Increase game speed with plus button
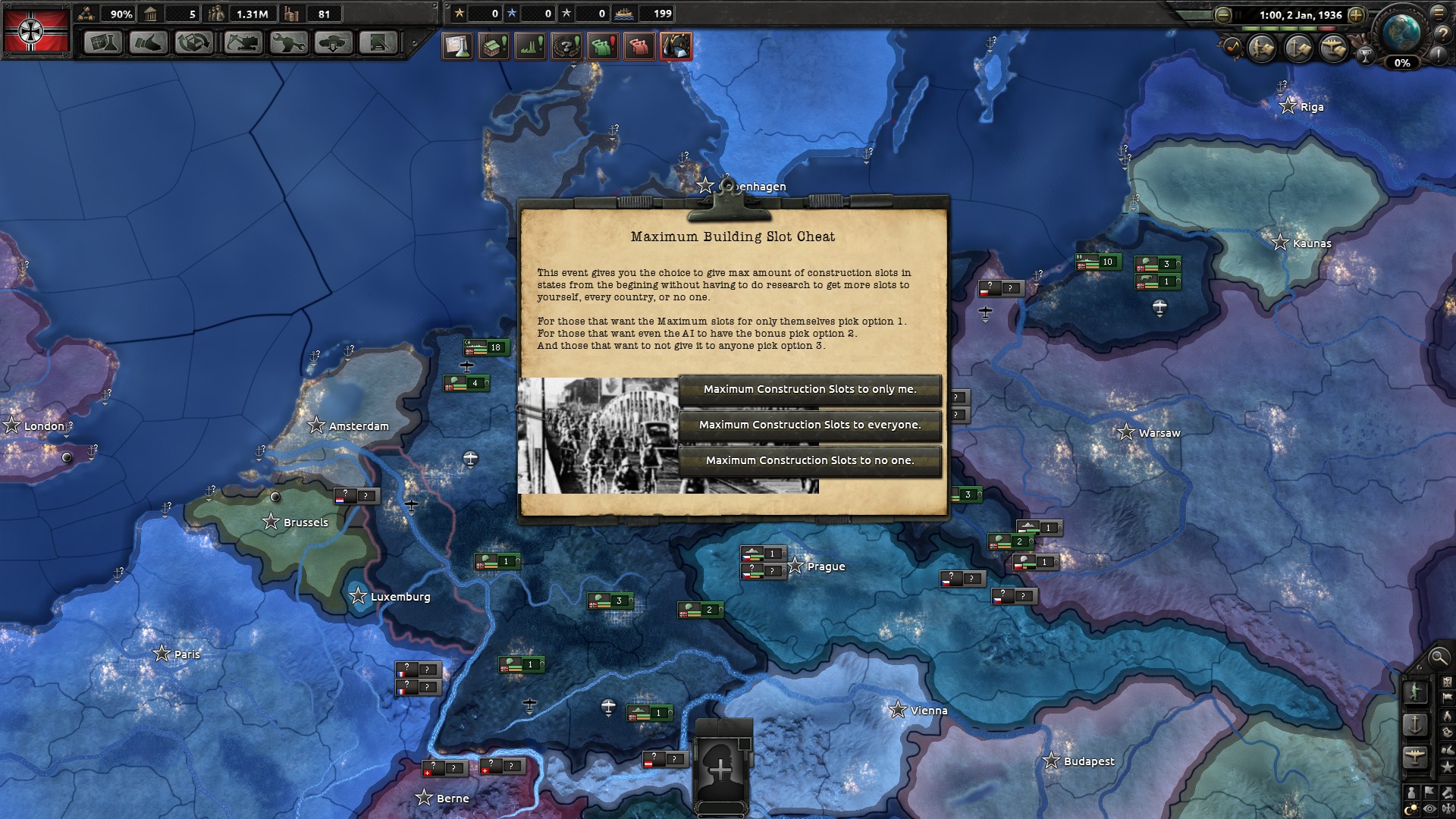 coord(1357,15)
